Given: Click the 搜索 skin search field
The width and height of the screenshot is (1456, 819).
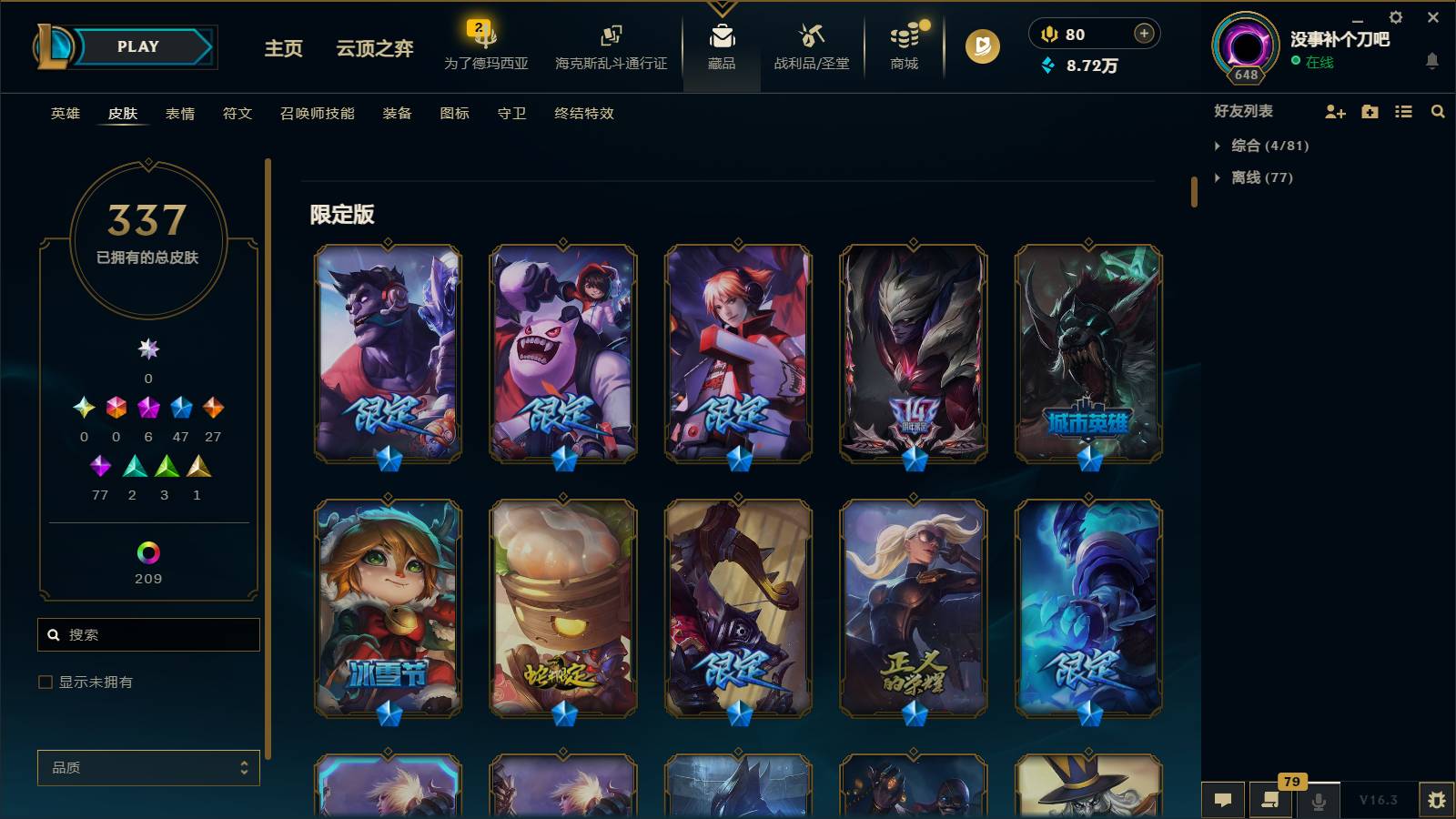Looking at the screenshot, I should click(x=148, y=634).
